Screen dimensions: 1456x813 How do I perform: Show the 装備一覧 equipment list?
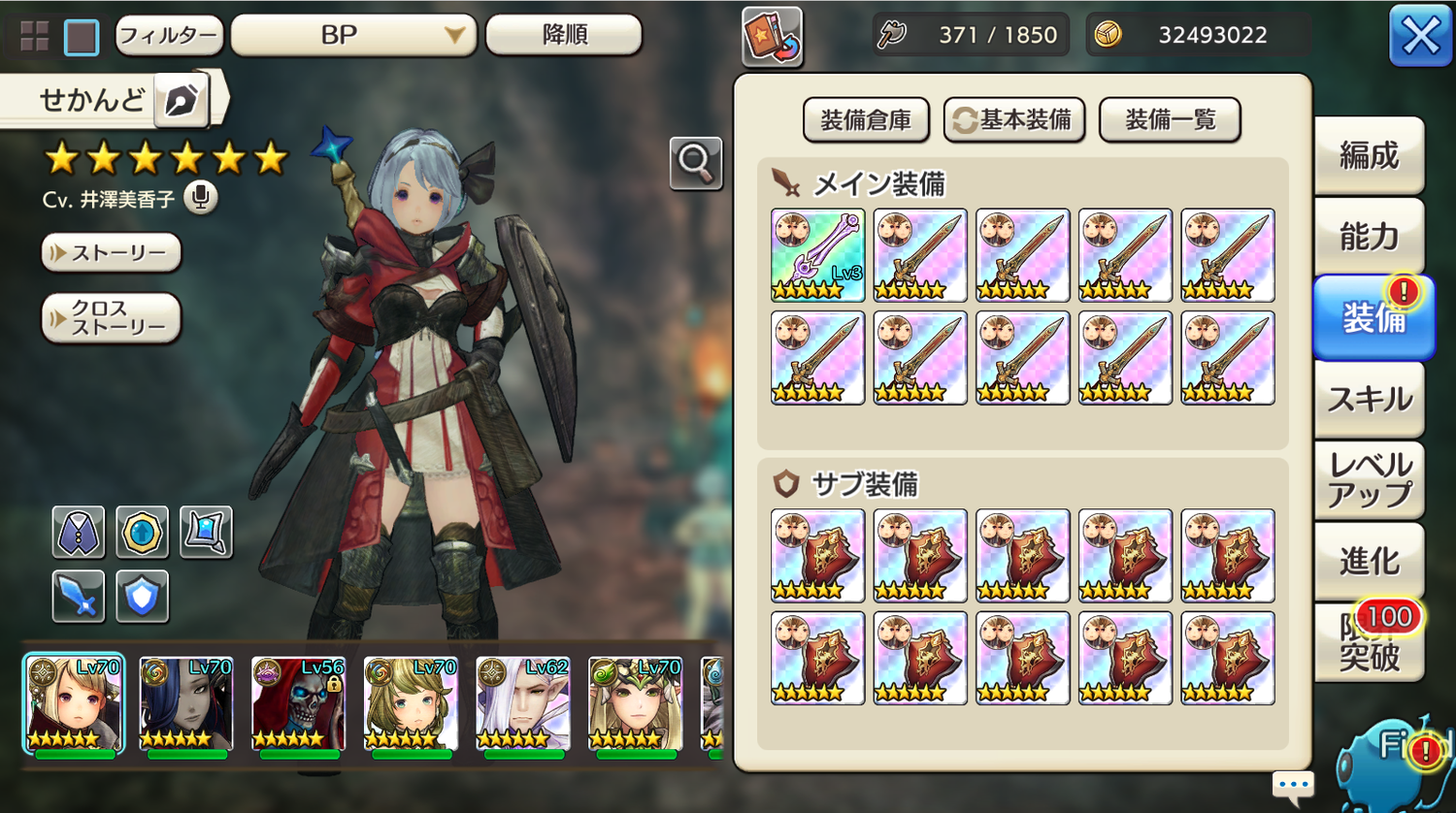[1170, 120]
